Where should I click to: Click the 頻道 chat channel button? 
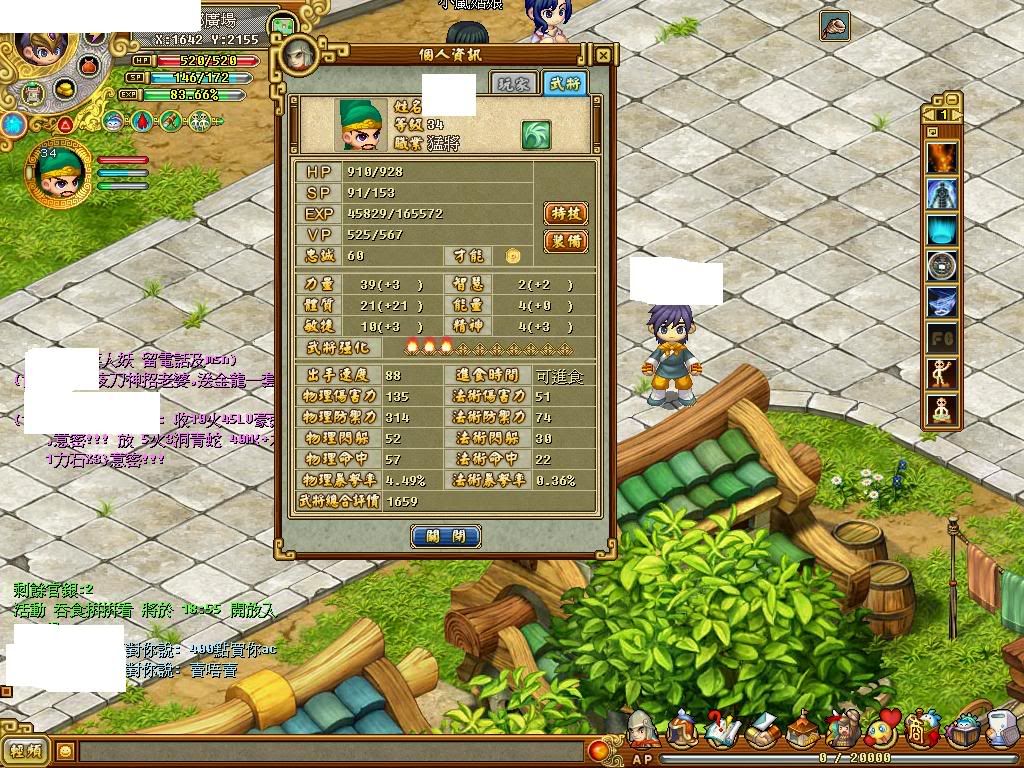click(x=27, y=750)
